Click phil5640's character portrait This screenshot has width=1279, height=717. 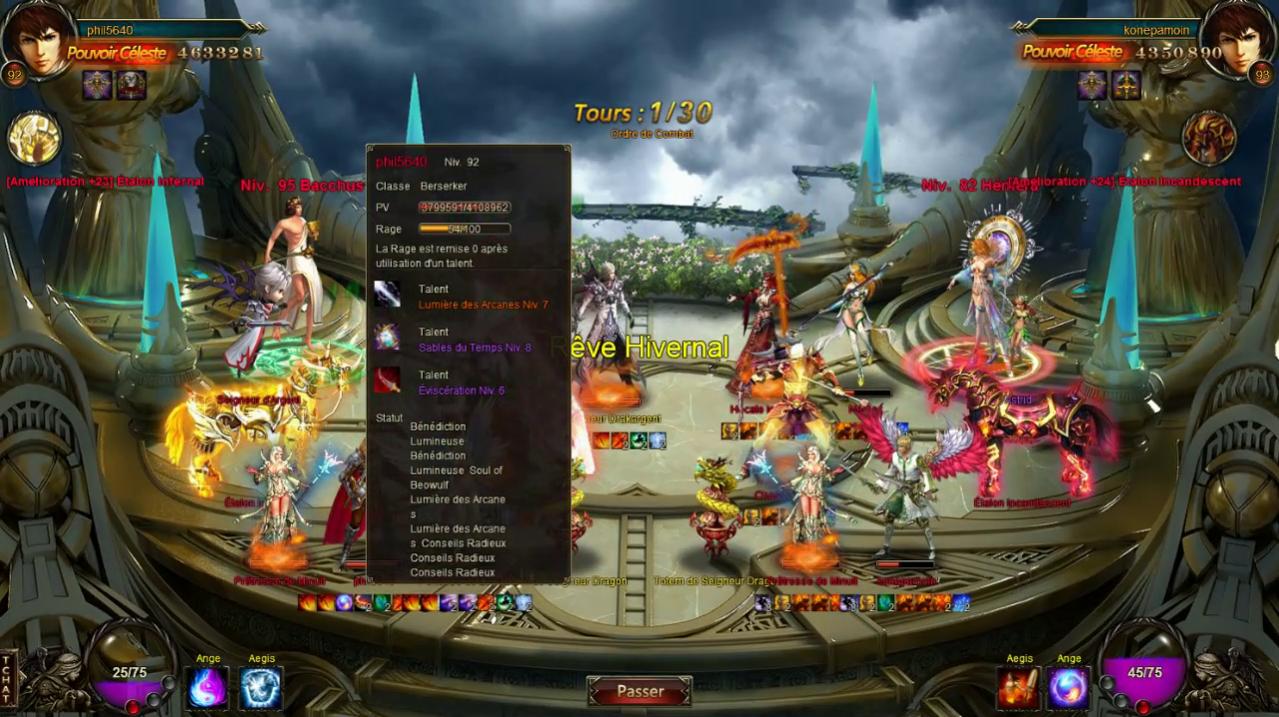39,38
